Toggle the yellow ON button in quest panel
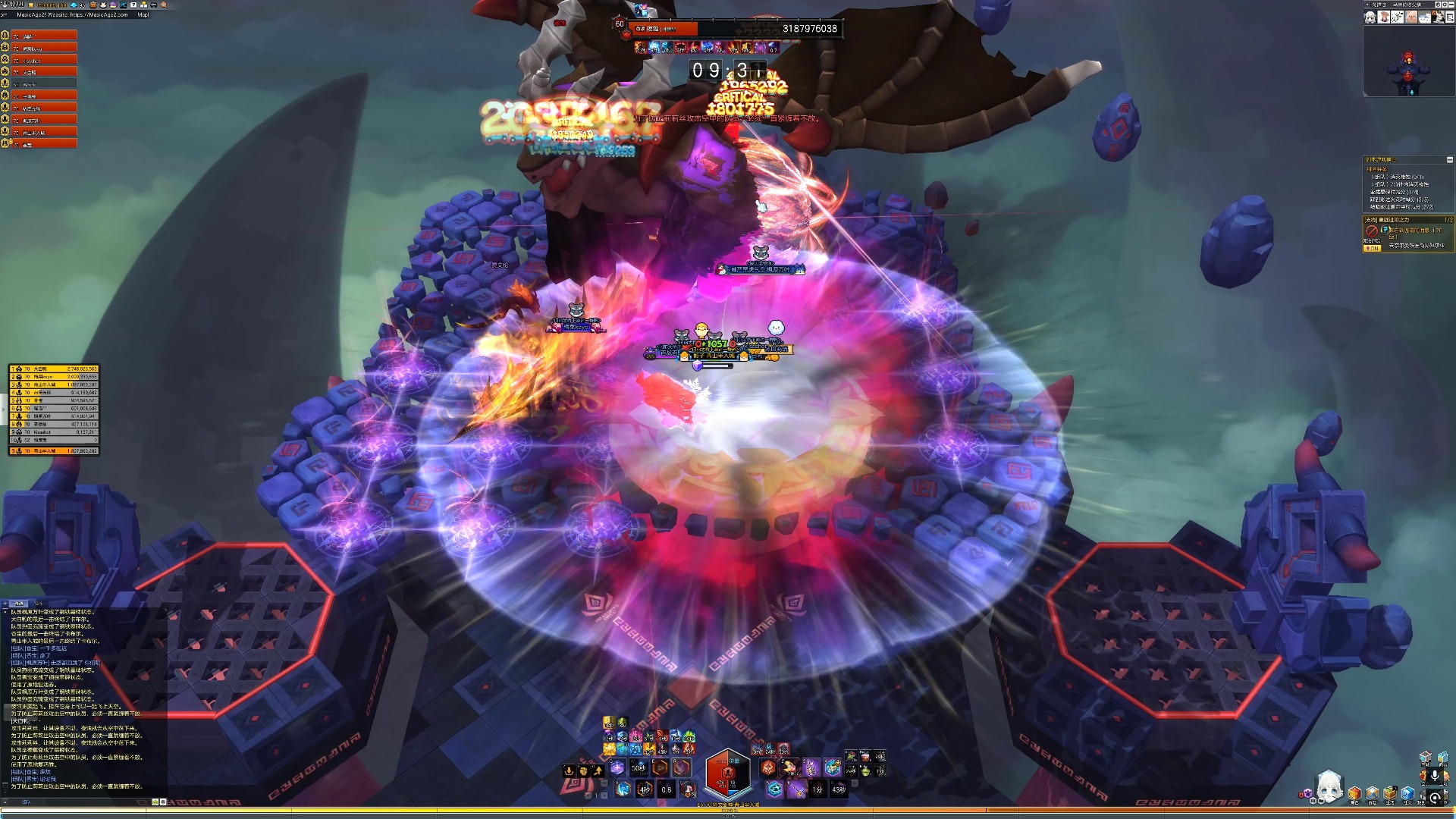Screen dimensions: 1456x819 (x=1372, y=248)
